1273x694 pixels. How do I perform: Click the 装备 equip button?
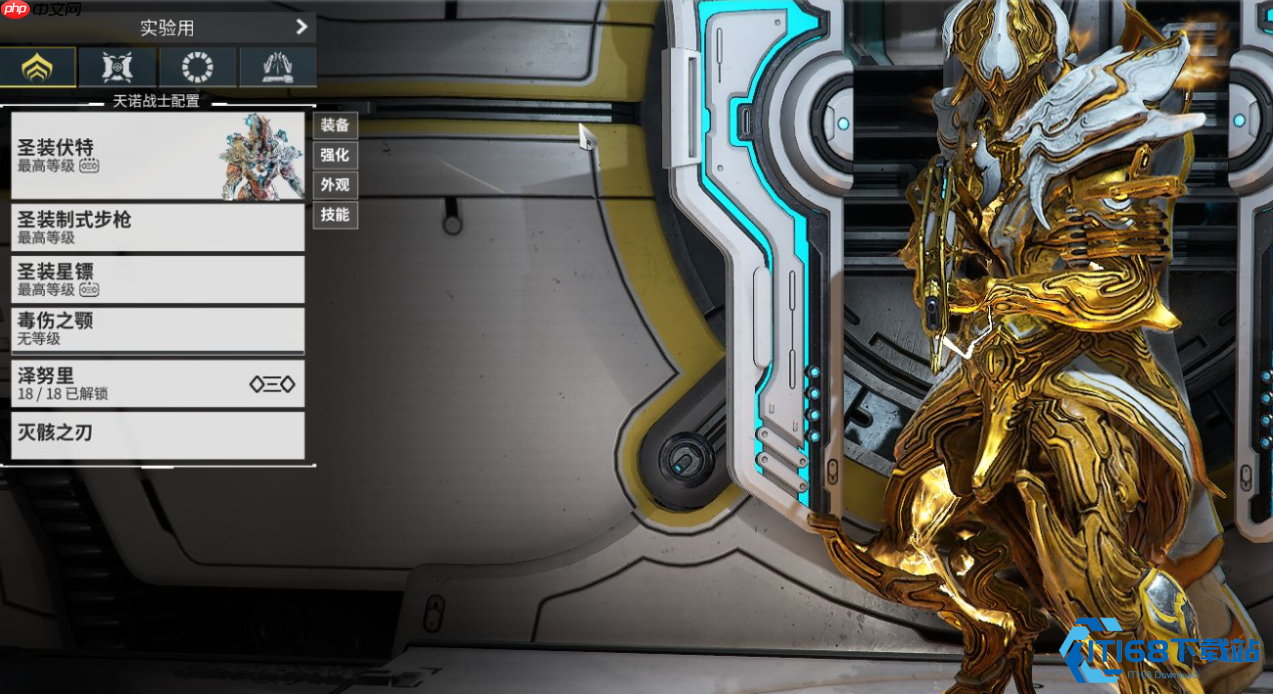335,125
